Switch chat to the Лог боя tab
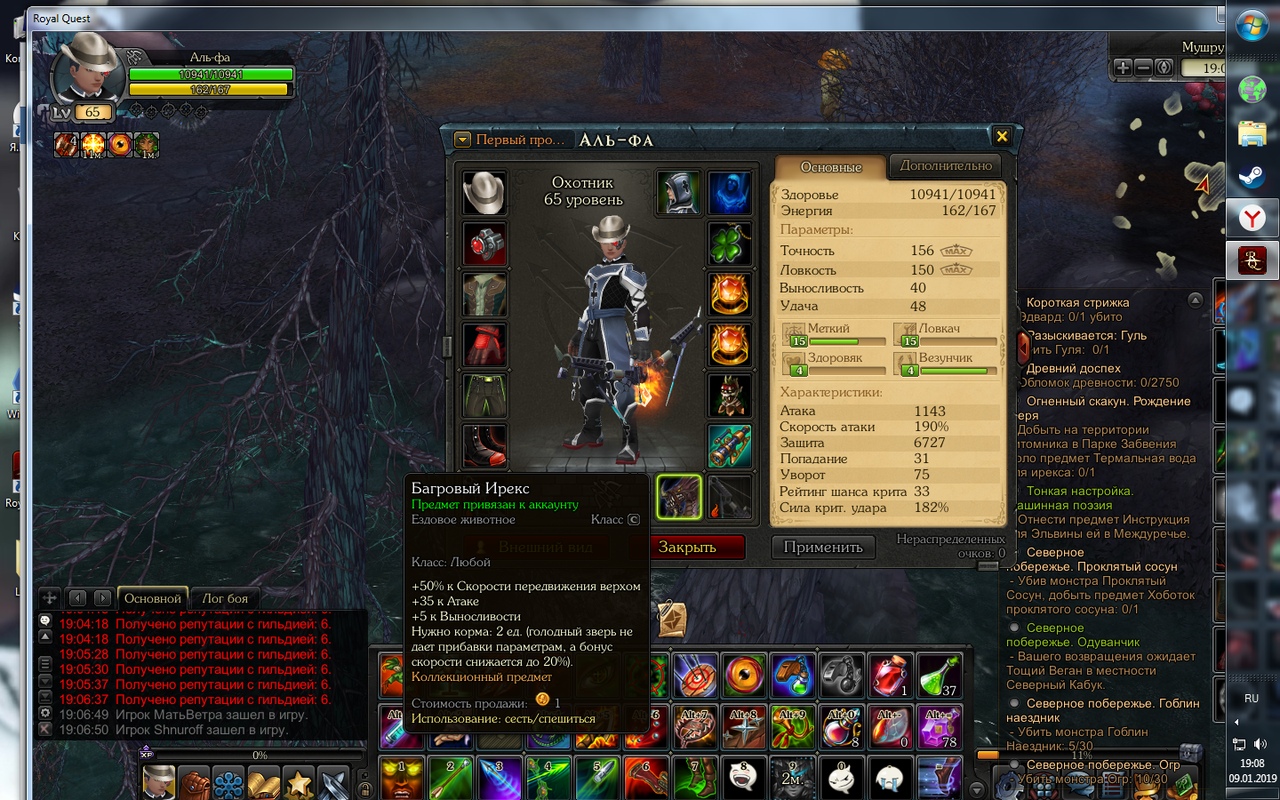The height and width of the screenshot is (800, 1280). coord(225,598)
